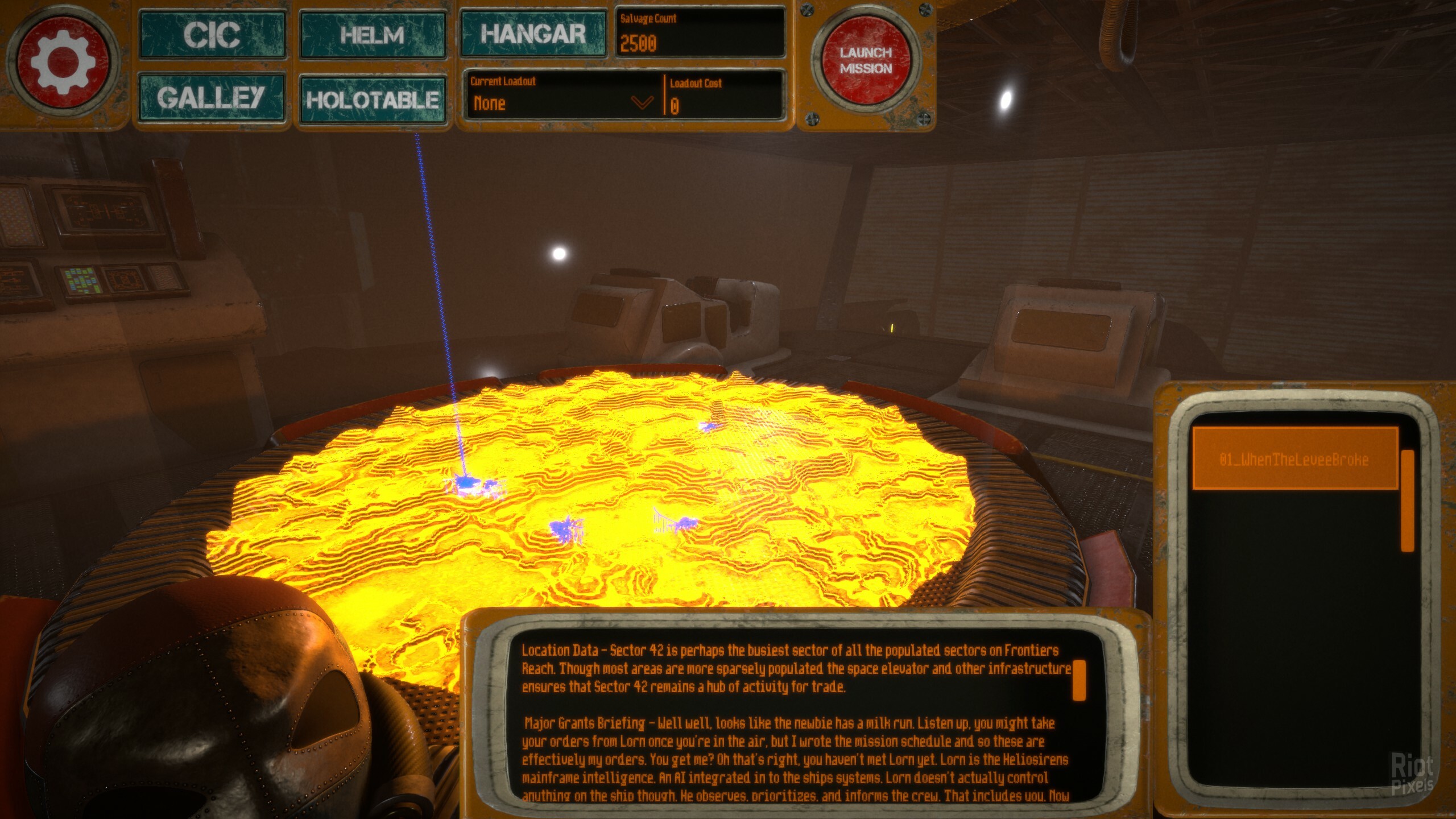
Task: Switch to the HELM station
Action: pyautogui.click(x=373, y=35)
